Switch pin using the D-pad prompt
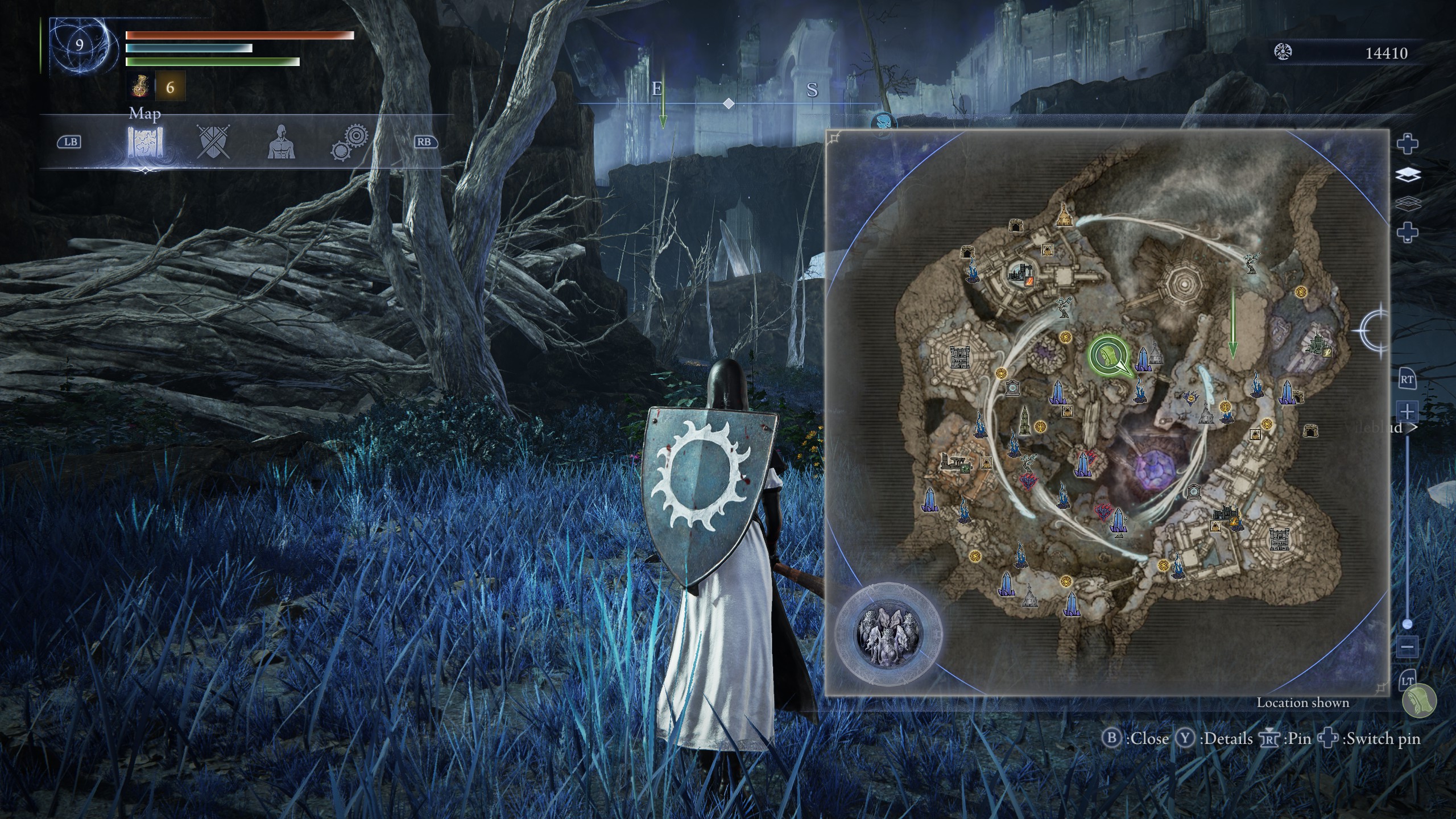1456x819 pixels. pyautogui.click(x=1327, y=738)
